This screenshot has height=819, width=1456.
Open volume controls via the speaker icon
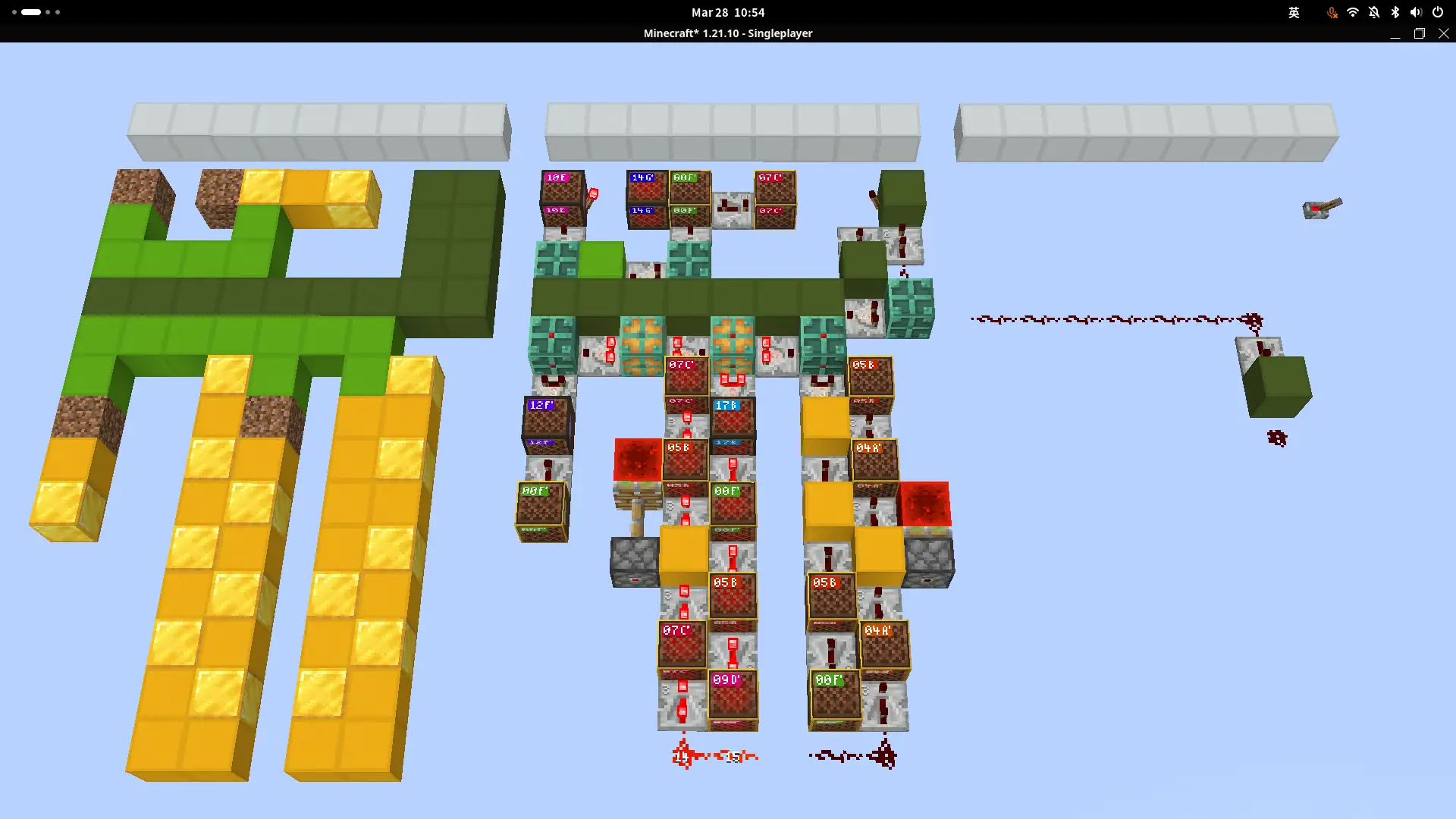[1416, 12]
